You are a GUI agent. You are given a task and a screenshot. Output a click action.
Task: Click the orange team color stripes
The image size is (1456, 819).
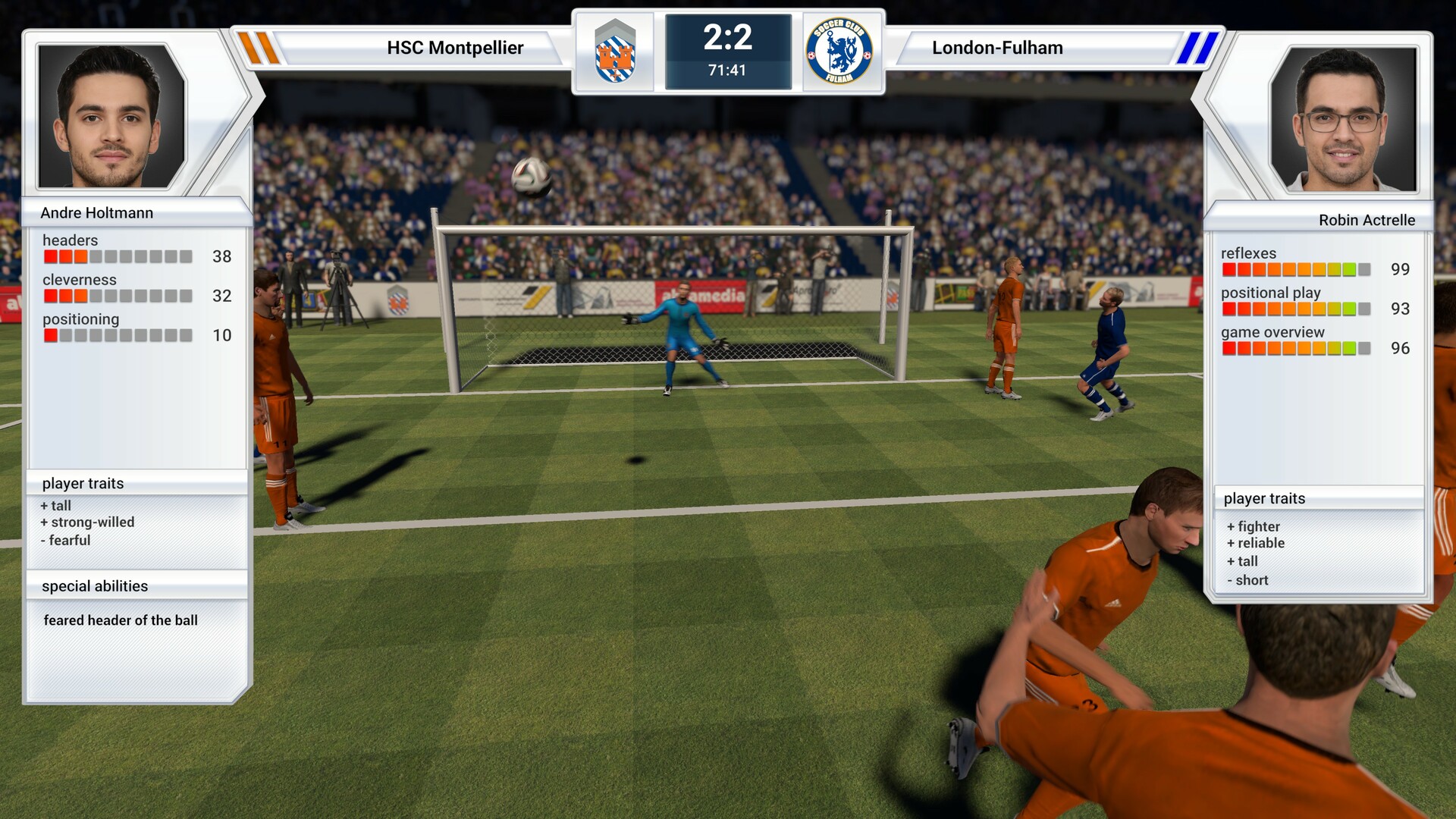258,48
